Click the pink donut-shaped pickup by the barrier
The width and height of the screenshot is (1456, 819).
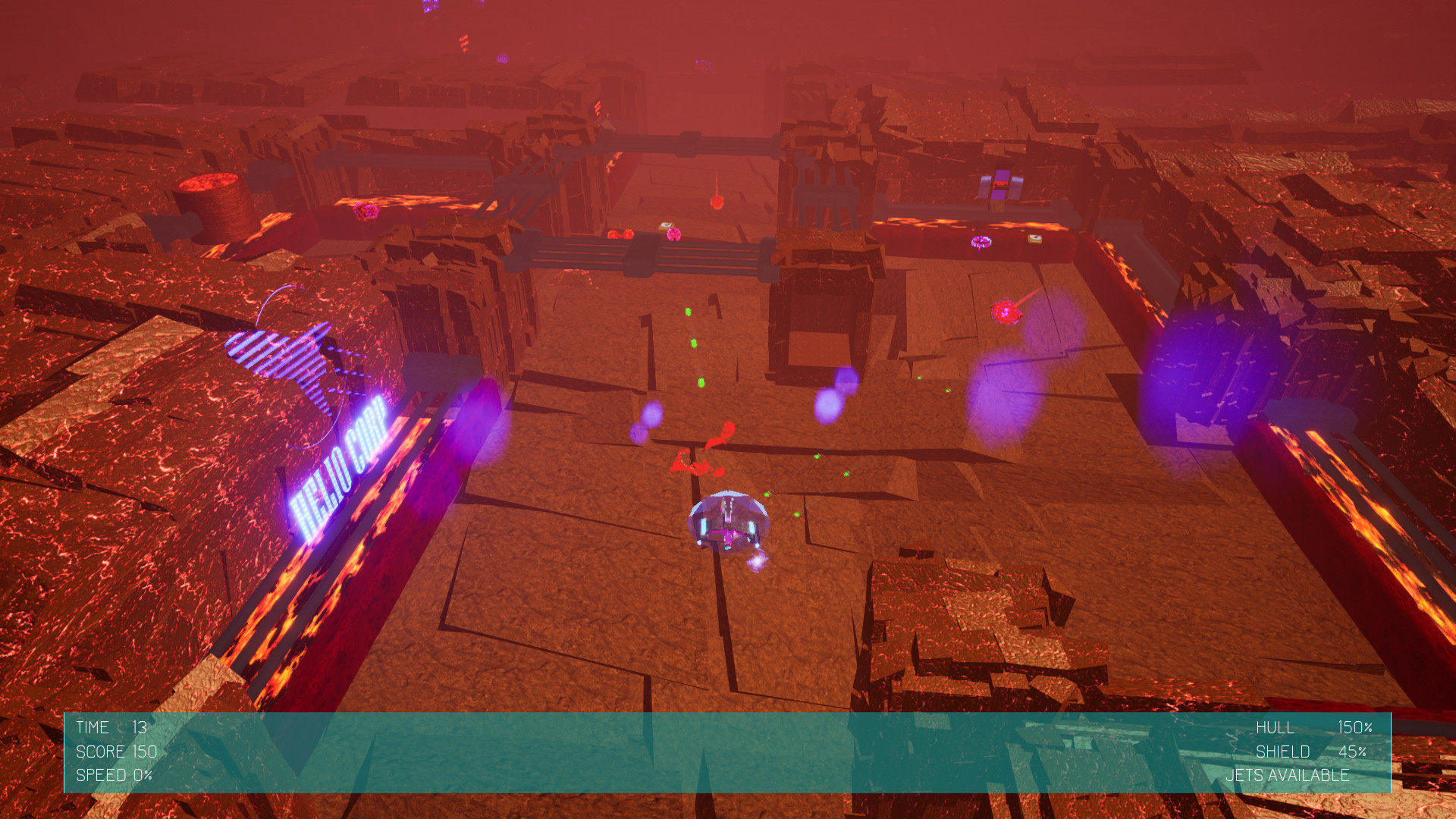pos(981,242)
